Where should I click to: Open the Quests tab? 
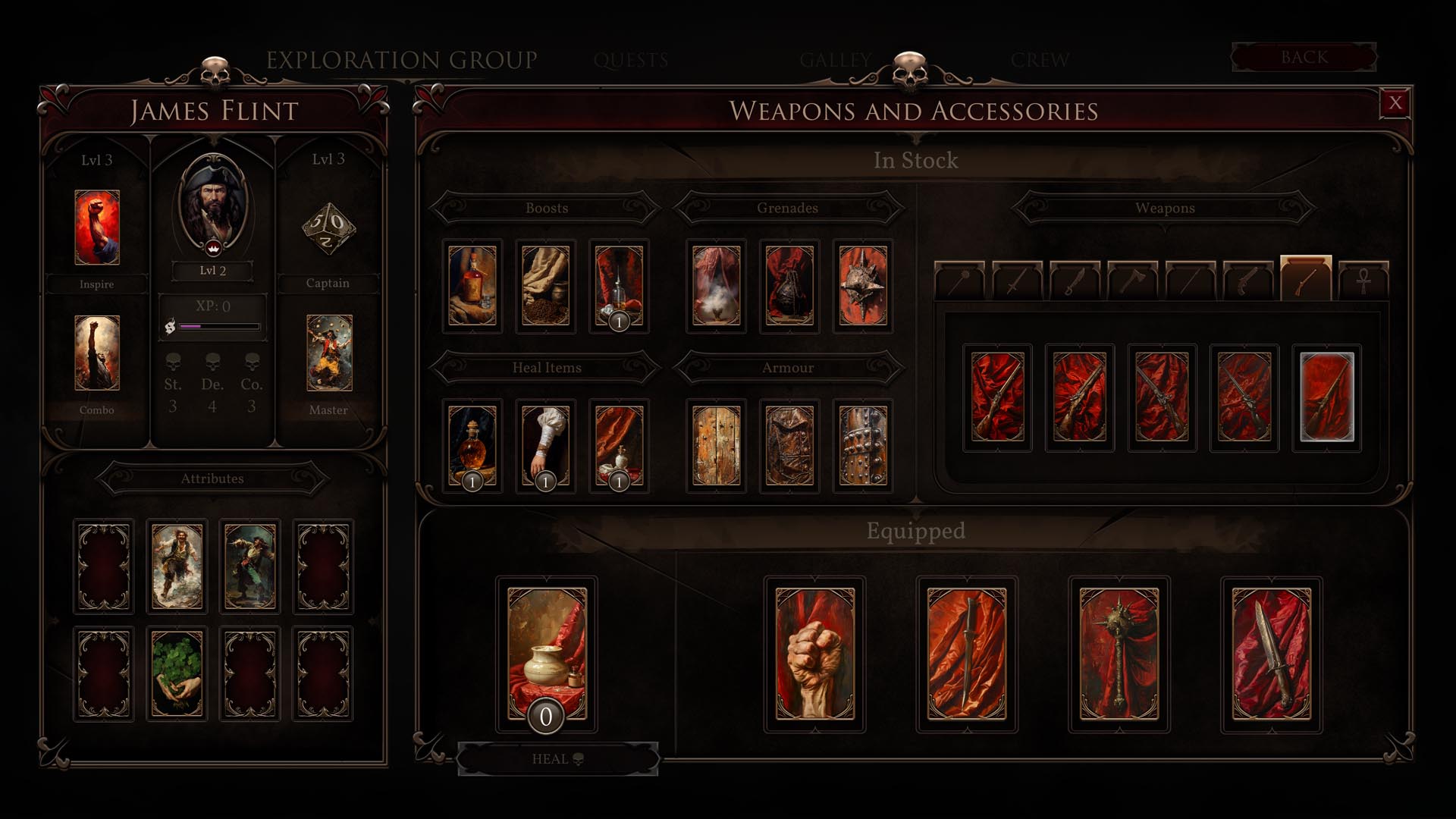tap(631, 60)
